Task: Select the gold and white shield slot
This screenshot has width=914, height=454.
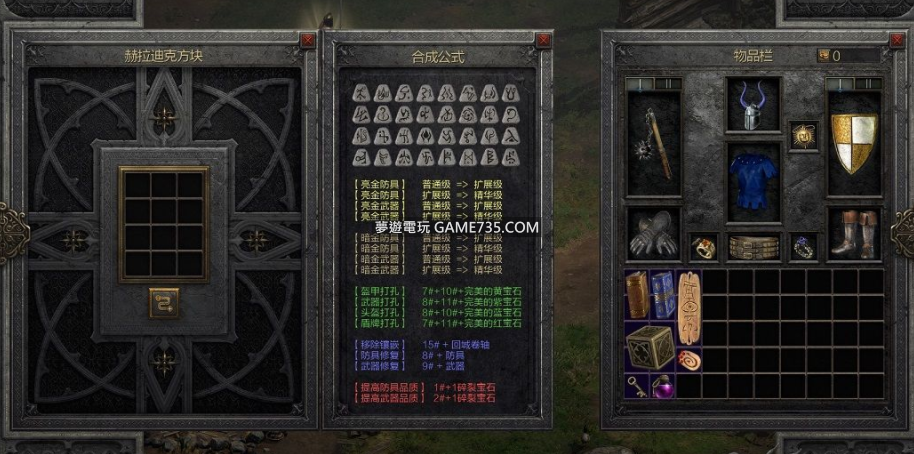Action: [853, 143]
